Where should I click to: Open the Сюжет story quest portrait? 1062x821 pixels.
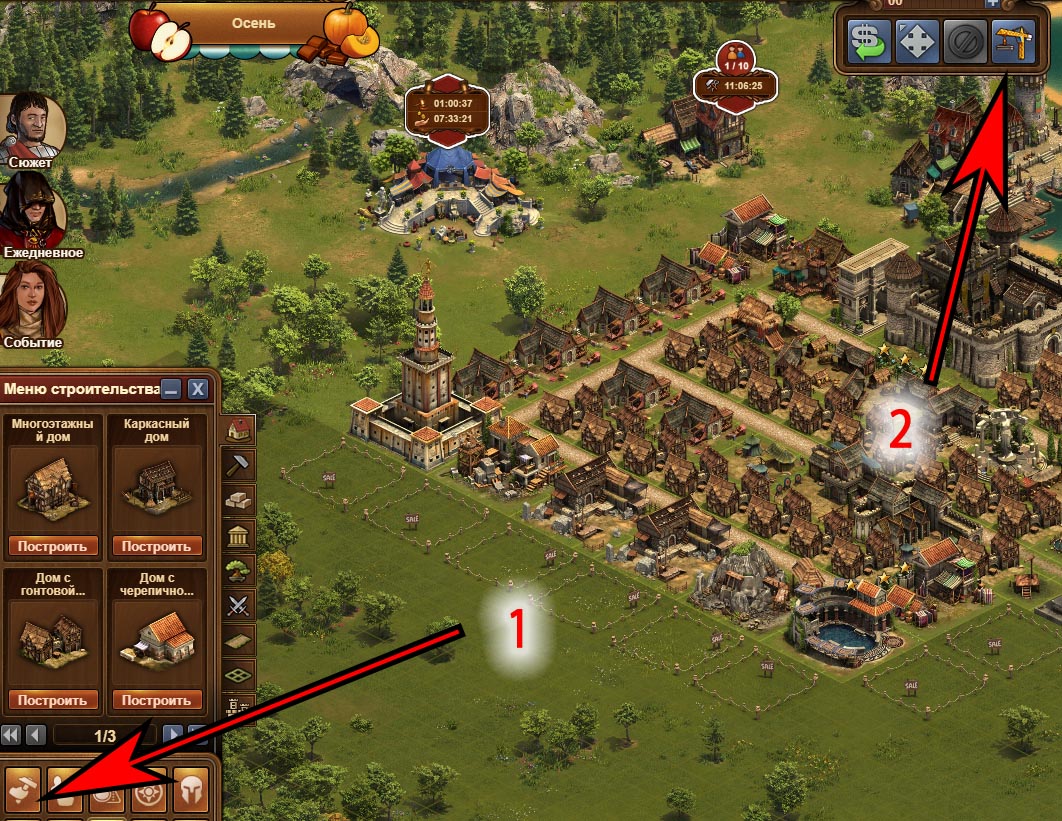click(32, 125)
